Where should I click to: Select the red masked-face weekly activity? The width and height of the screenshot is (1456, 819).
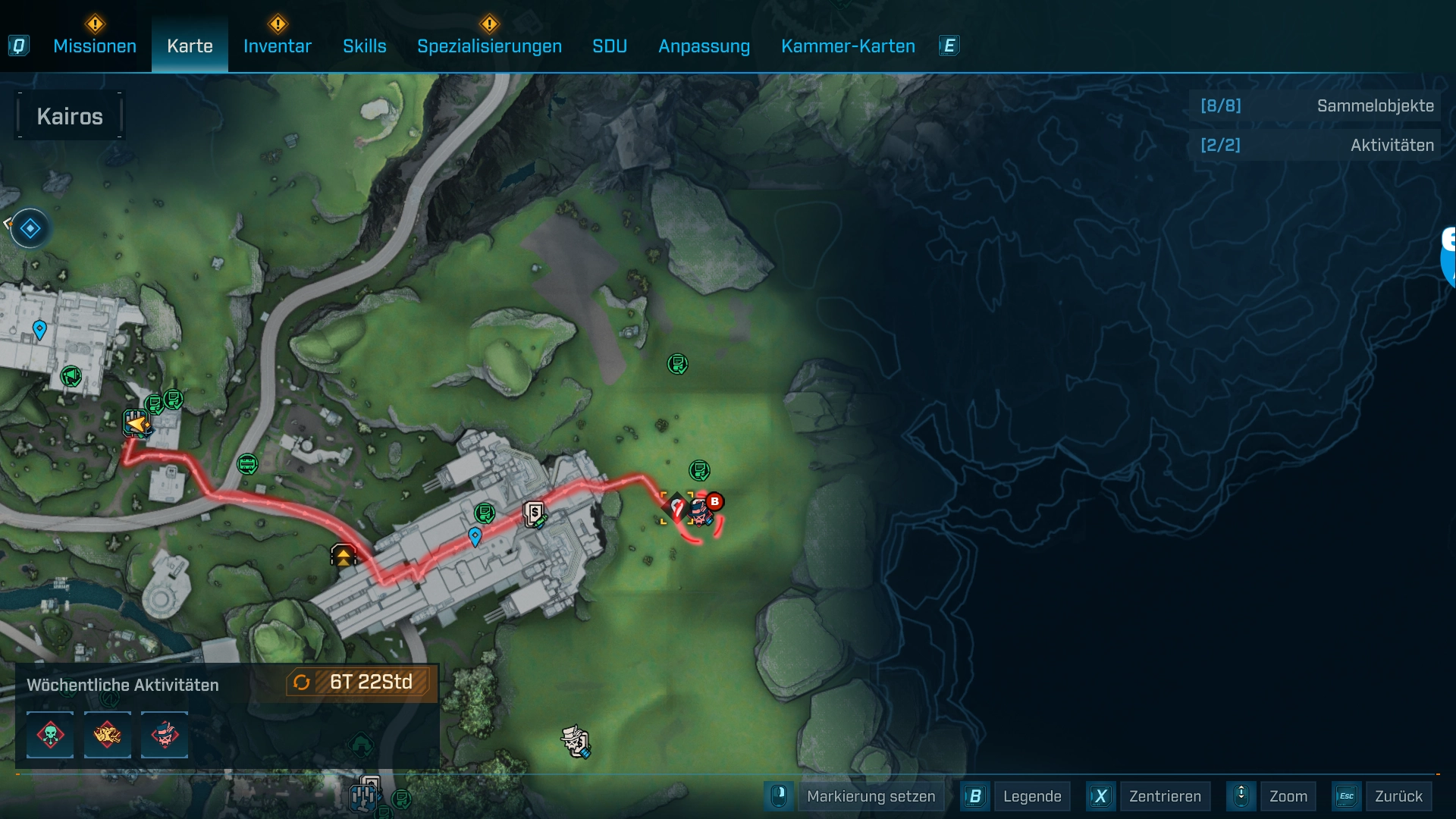(x=165, y=735)
